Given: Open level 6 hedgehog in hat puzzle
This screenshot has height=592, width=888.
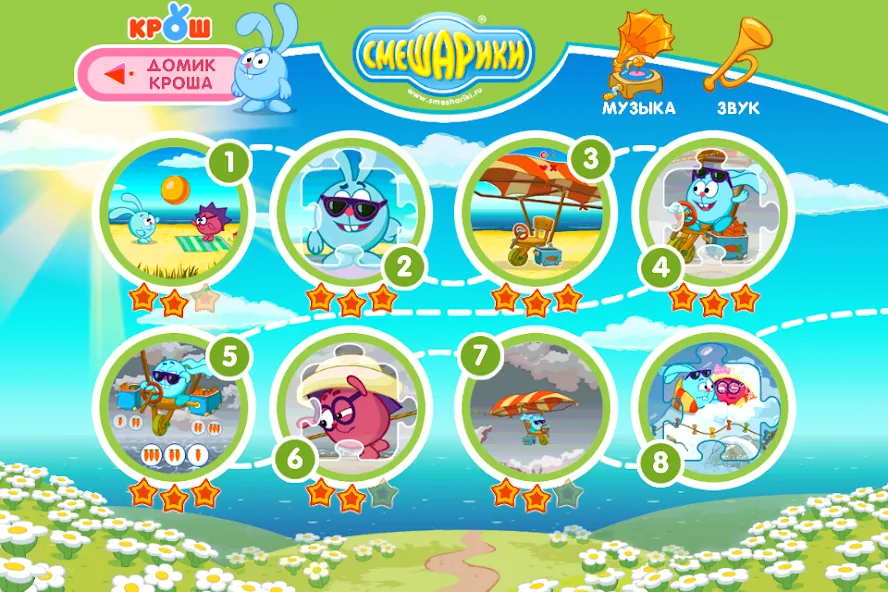Looking at the screenshot, I should tap(347, 408).
